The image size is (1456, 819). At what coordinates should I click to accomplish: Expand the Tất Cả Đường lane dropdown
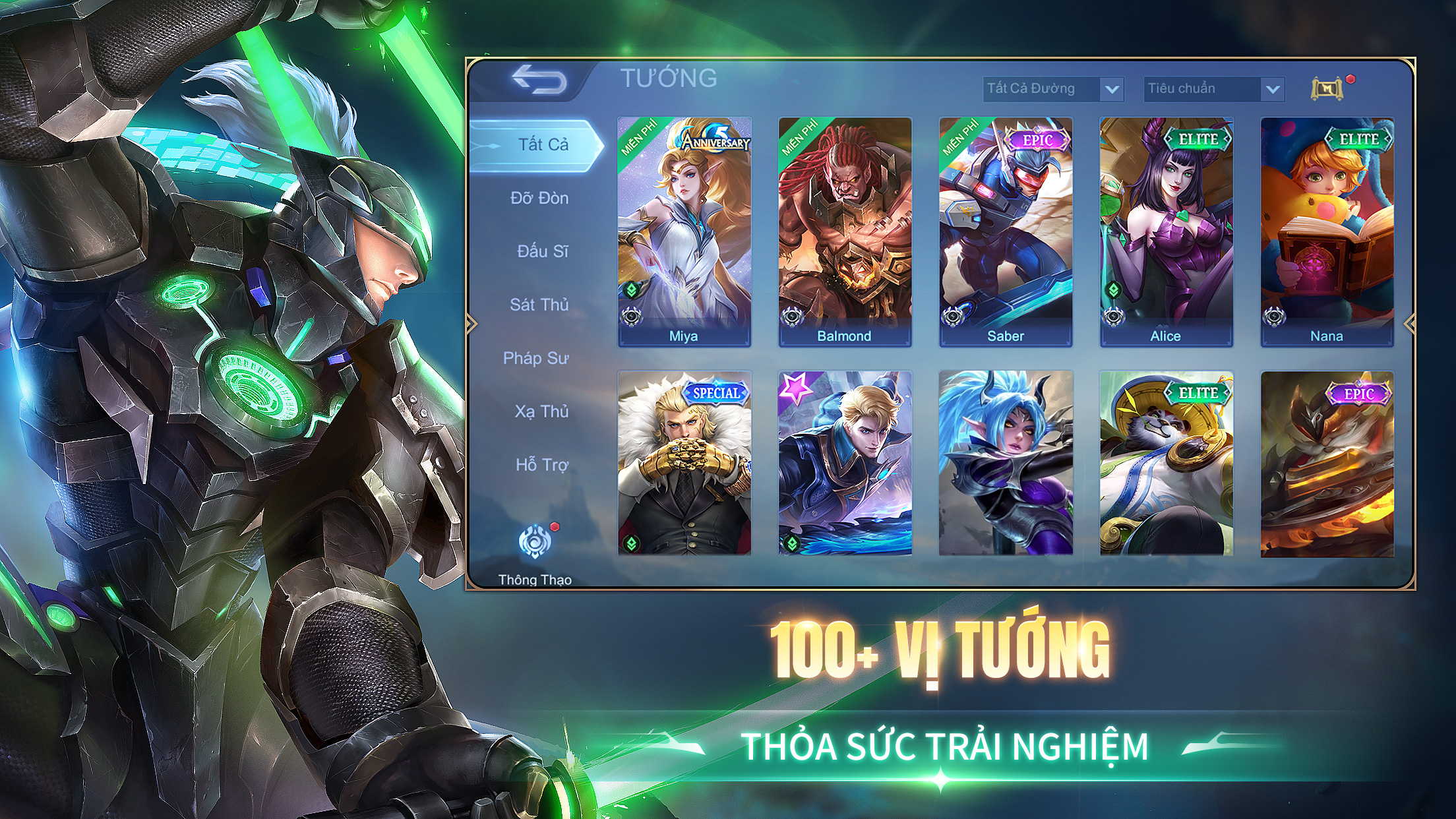point(1053,89)
